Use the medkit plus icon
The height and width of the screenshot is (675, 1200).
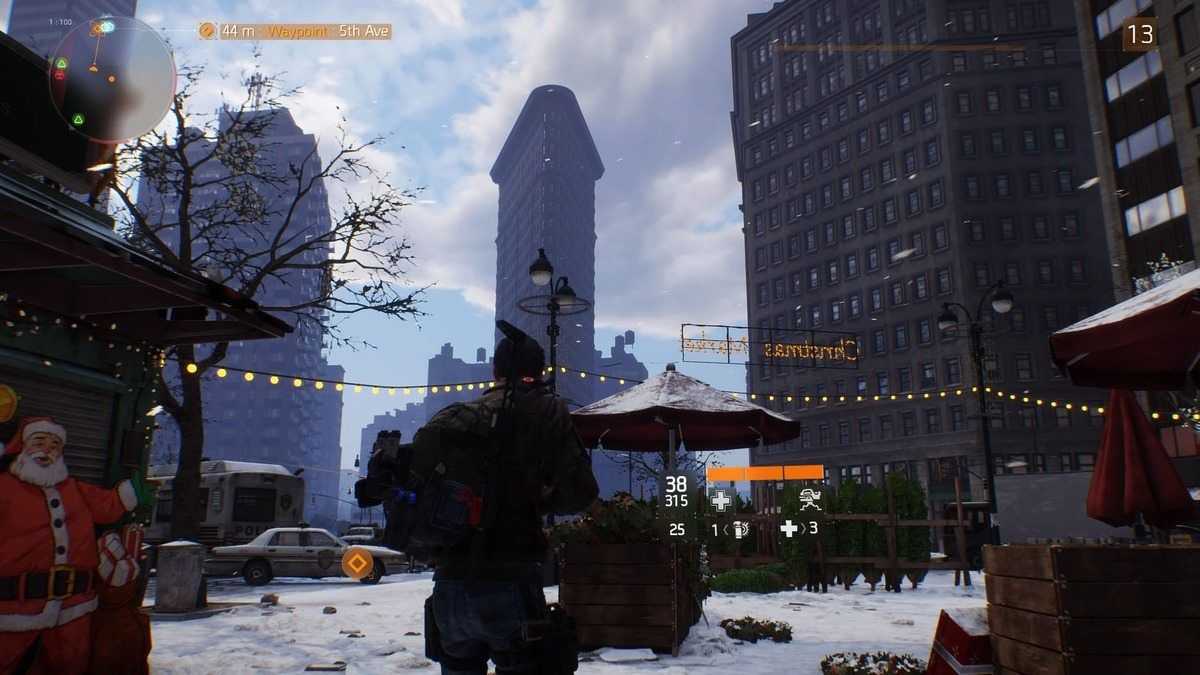[789, 529]
